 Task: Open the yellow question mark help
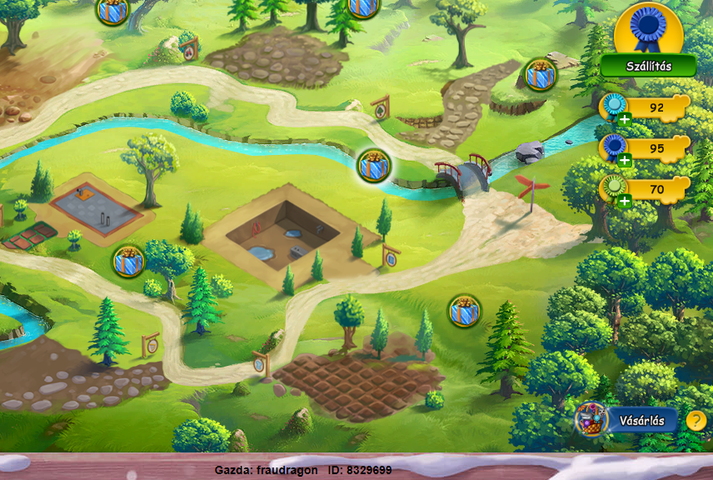coord(696,420)
